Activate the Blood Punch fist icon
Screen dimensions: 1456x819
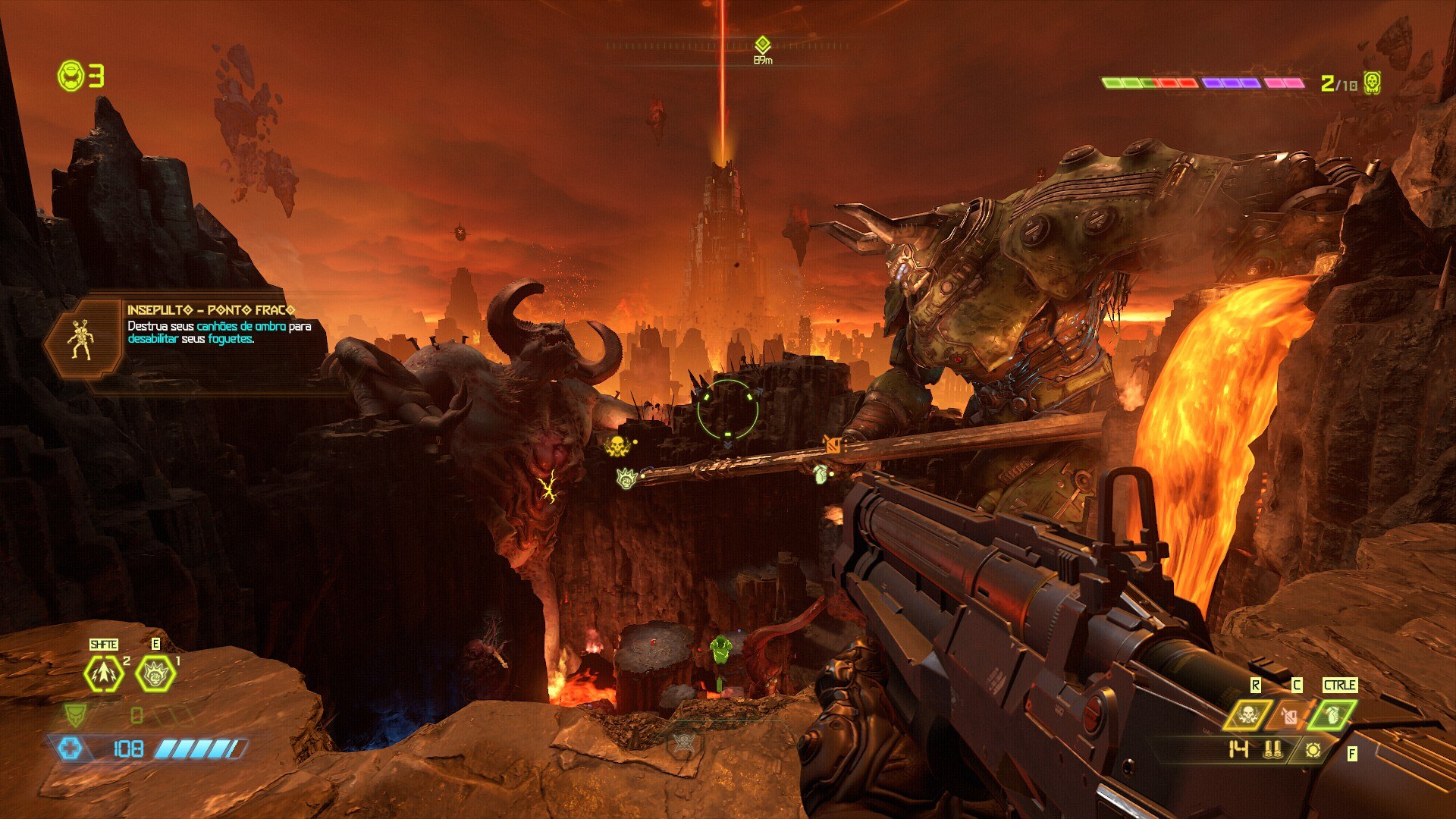[155, 673]
